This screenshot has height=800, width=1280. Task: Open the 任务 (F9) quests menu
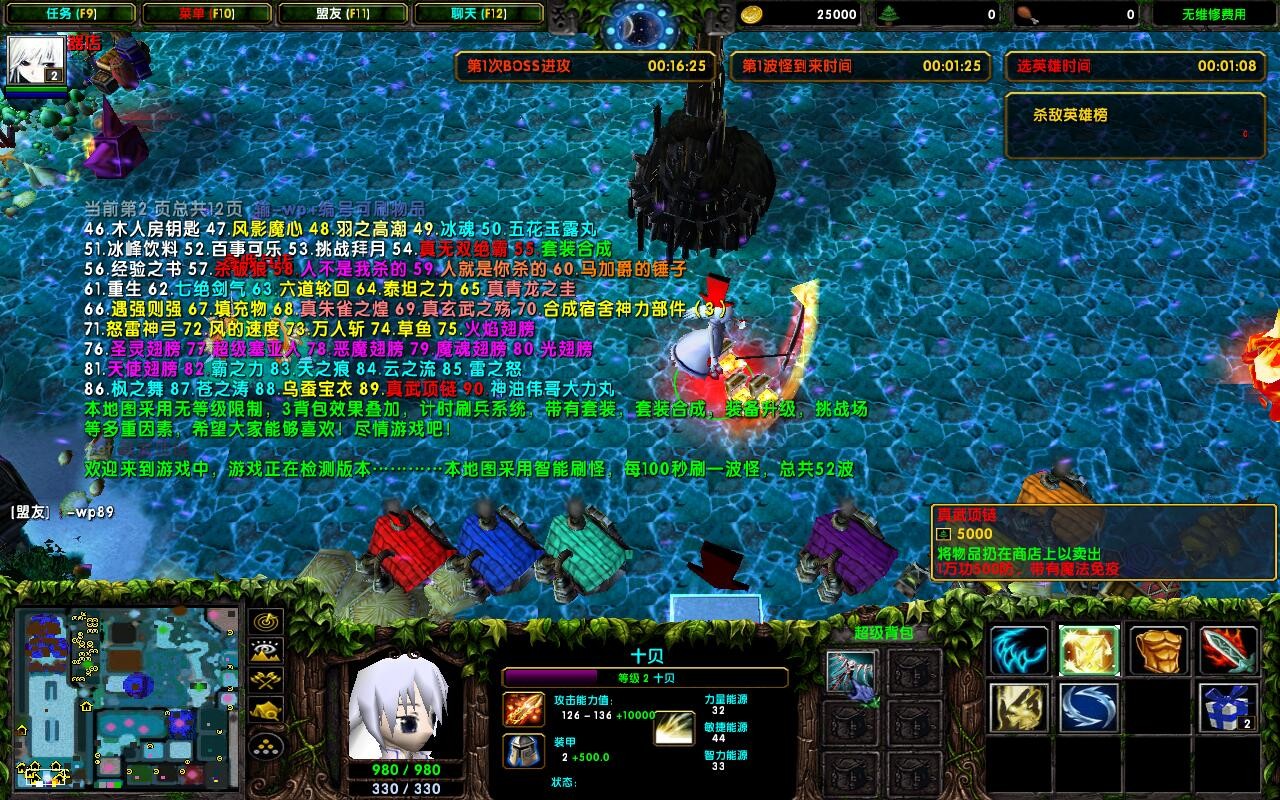tap(70, 14)
